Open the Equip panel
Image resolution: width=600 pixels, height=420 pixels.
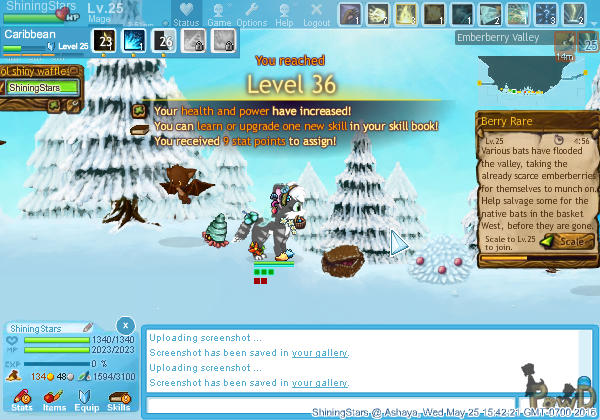[86, 401]
